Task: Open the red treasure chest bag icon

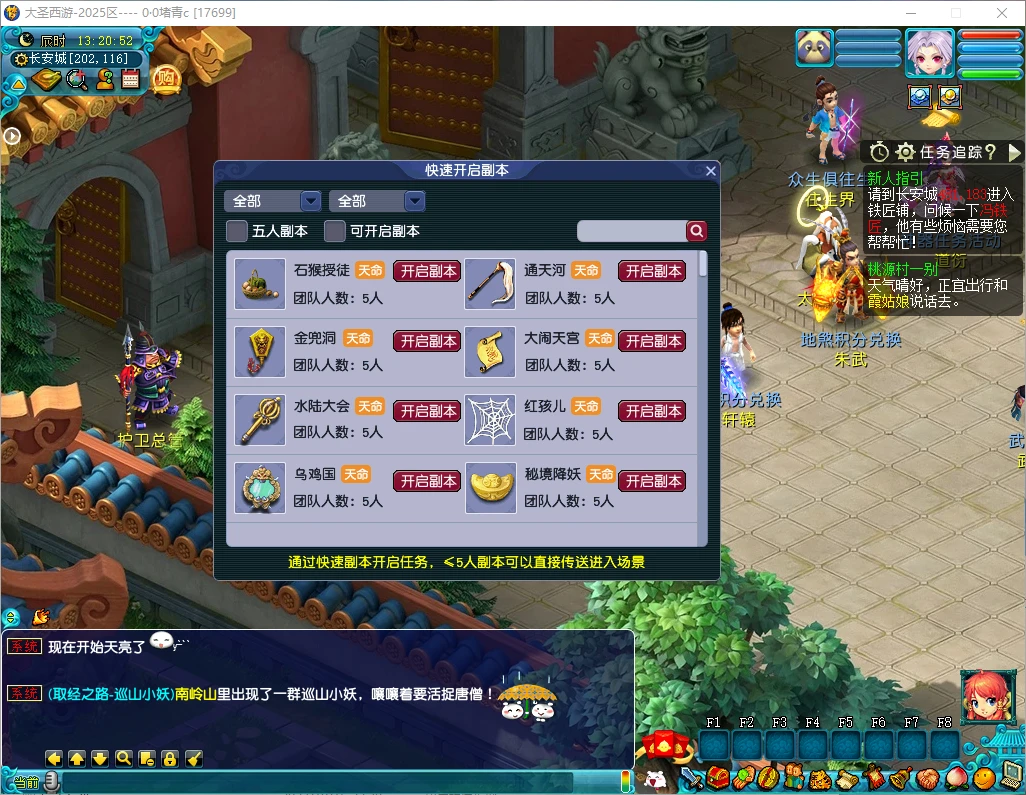Action: click(x=717, y=777)
